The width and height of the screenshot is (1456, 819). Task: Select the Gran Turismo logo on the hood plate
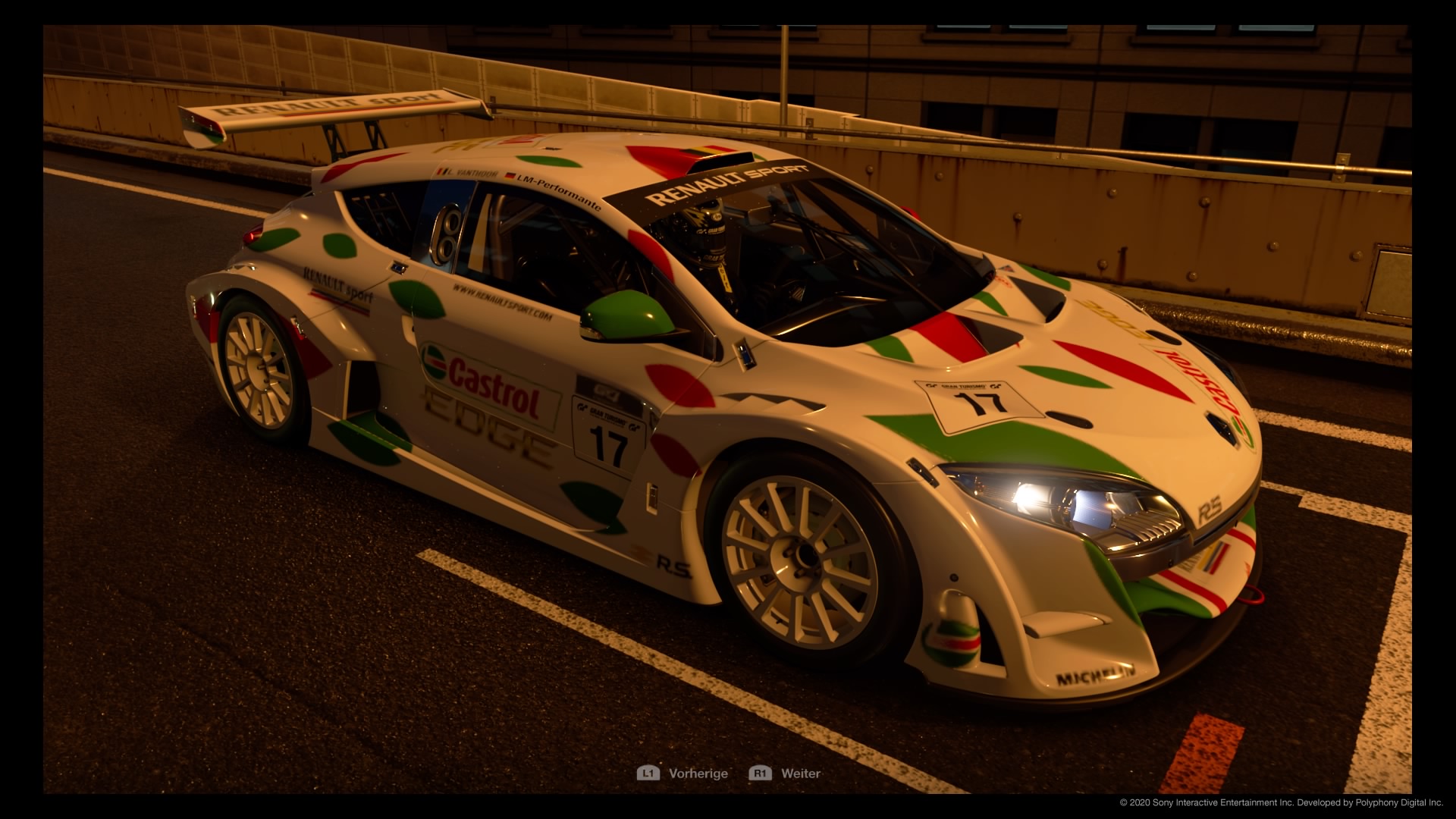(963, 387)
